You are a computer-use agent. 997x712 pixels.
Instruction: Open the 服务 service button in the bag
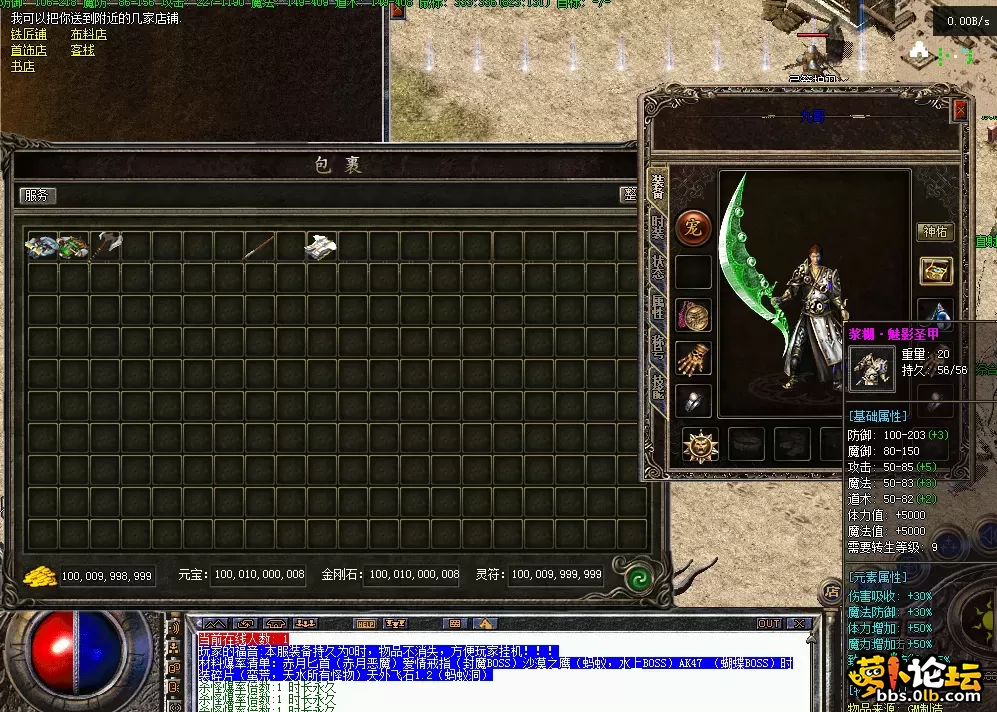tap(37, 196)
